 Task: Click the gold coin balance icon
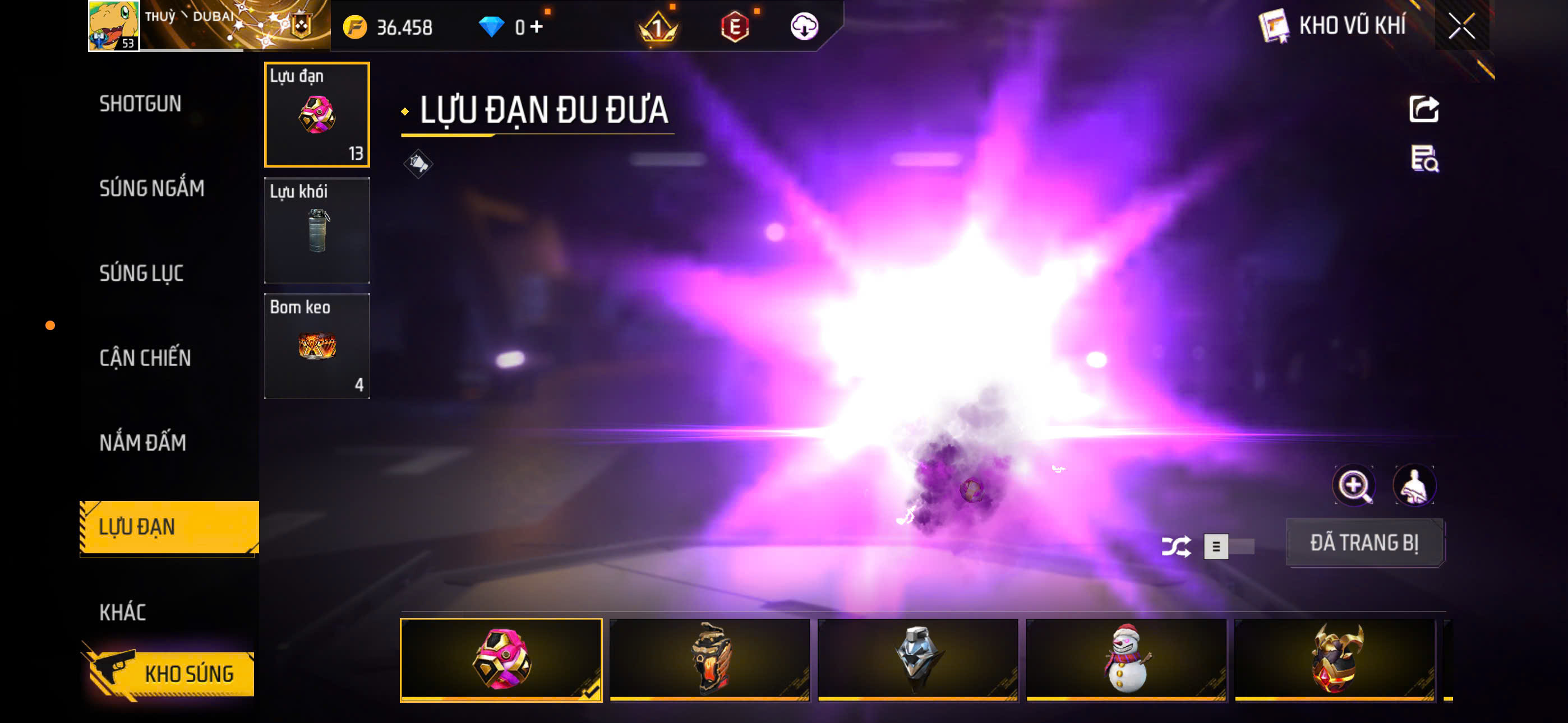tap(357, 27)
